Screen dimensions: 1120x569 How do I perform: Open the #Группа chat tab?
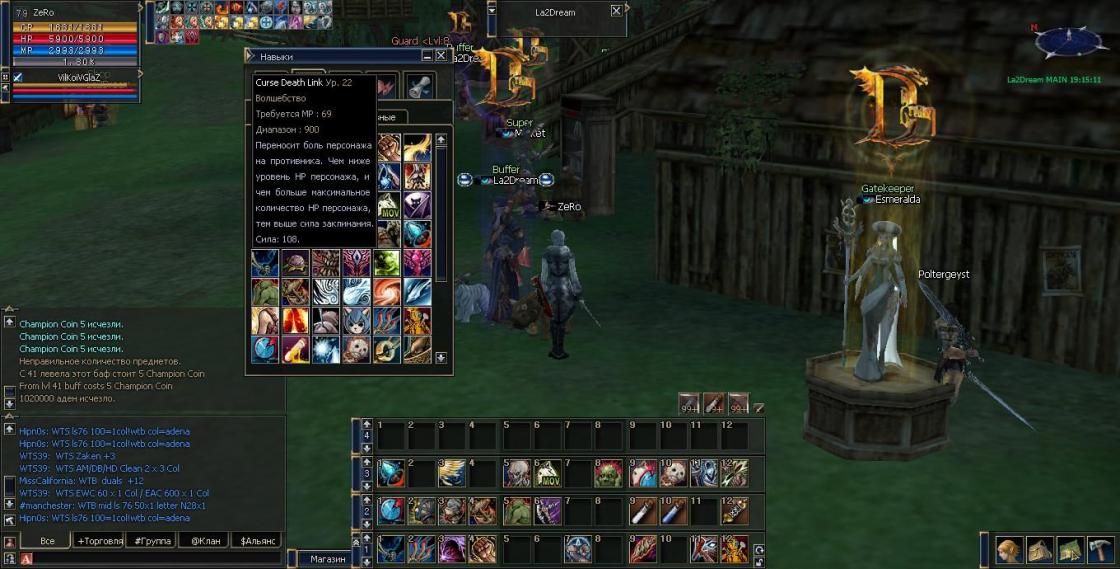click(151, 540)
